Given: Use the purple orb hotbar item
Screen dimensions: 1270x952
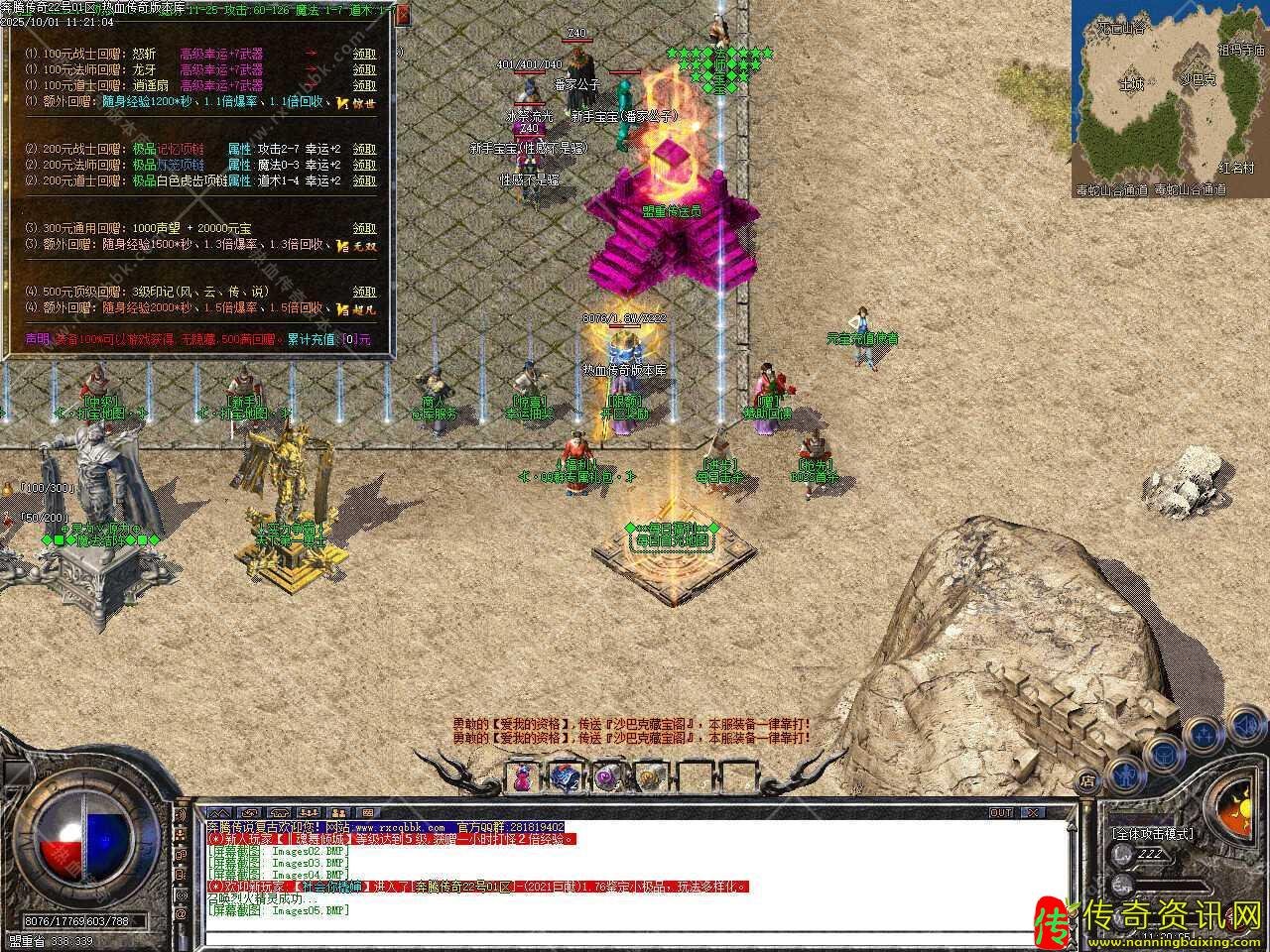Looking at the screenshot, I should (x=606, y=777).
